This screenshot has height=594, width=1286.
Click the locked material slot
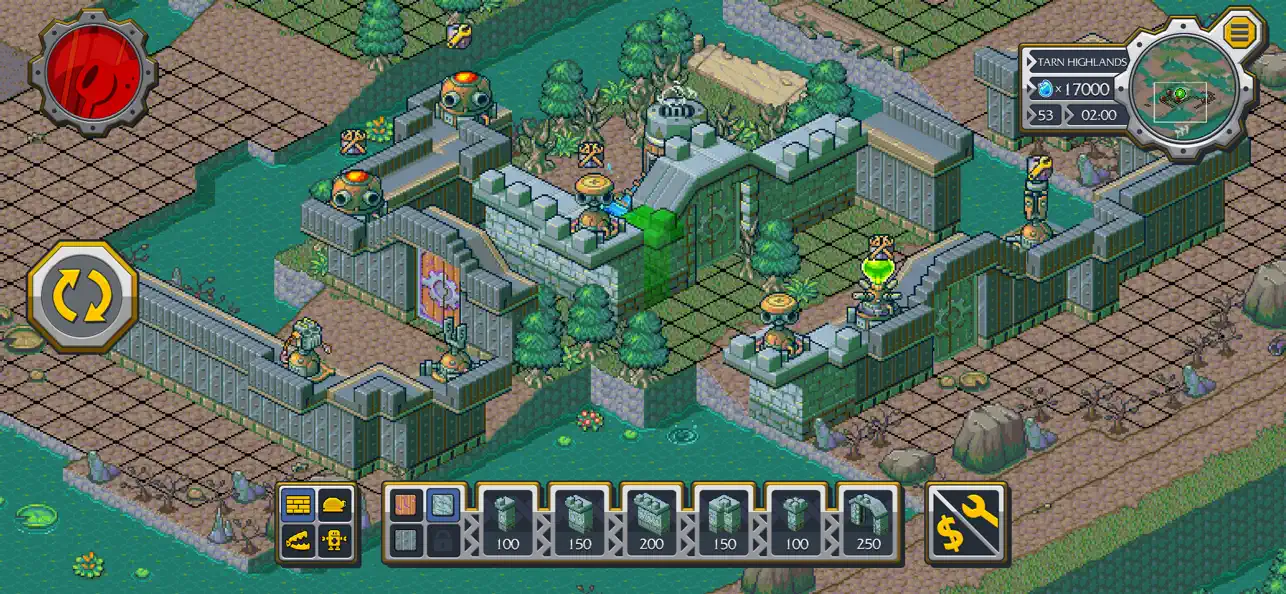point(443,541)
